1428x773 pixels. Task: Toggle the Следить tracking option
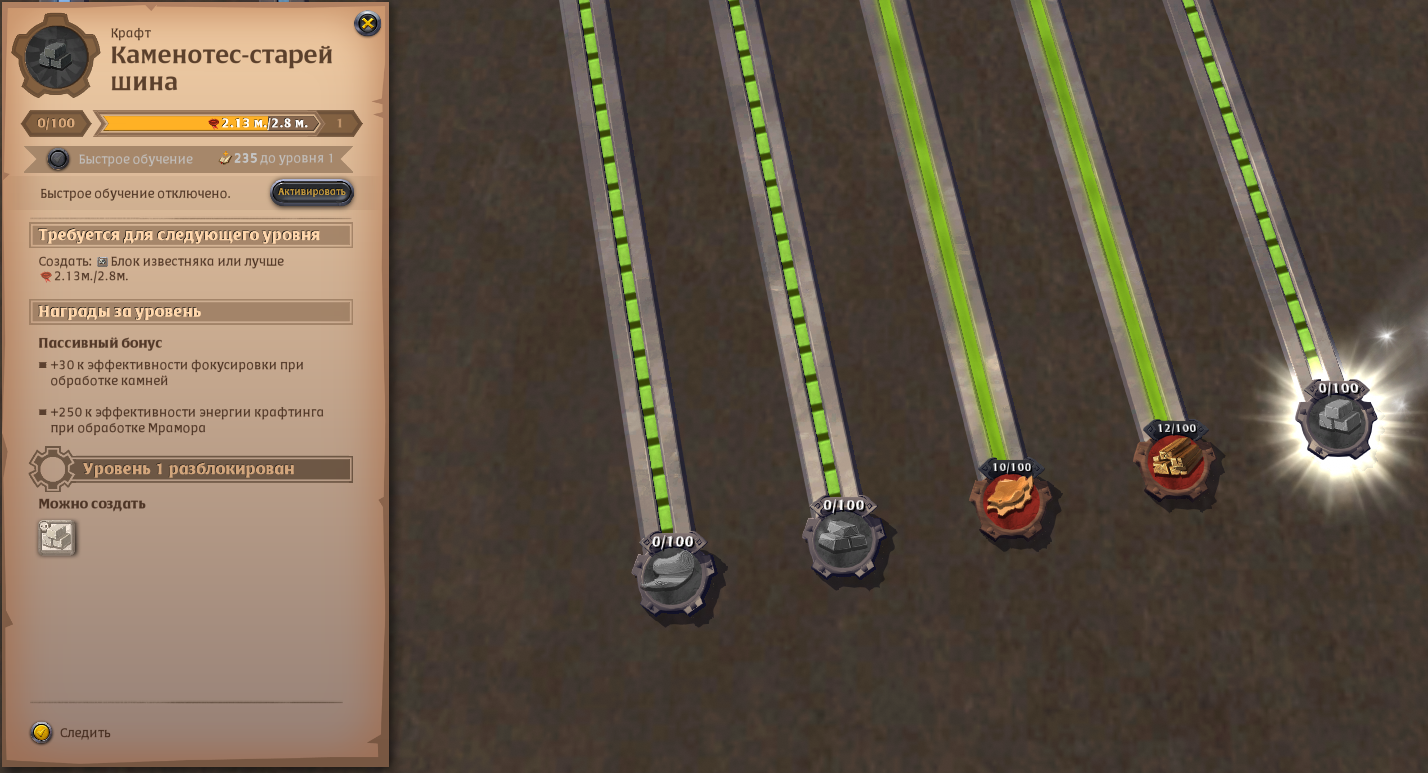pyautogui.click(x=41, y=732)
